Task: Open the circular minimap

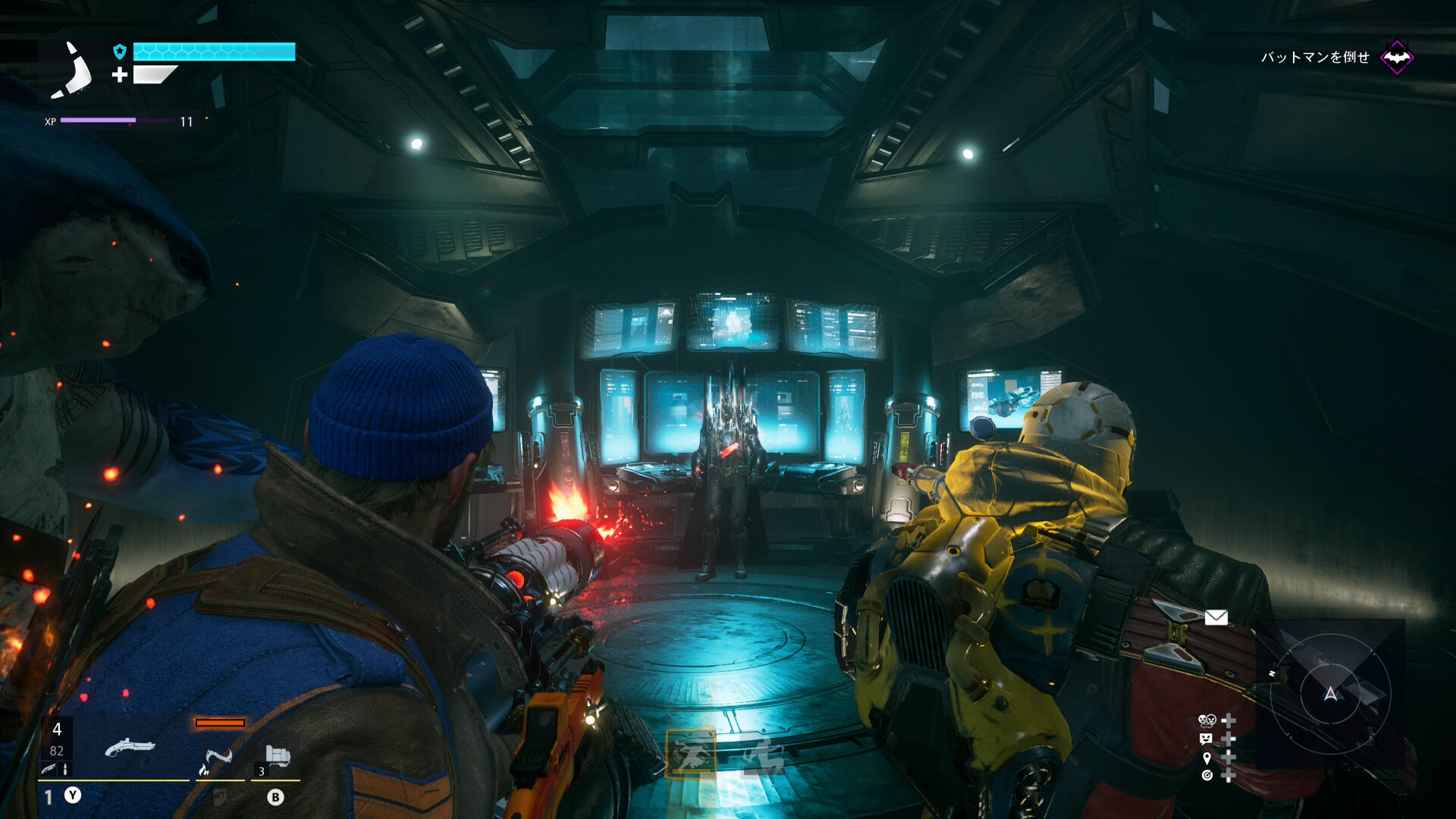Action: pyautogui.click(x=1330, y=693)
